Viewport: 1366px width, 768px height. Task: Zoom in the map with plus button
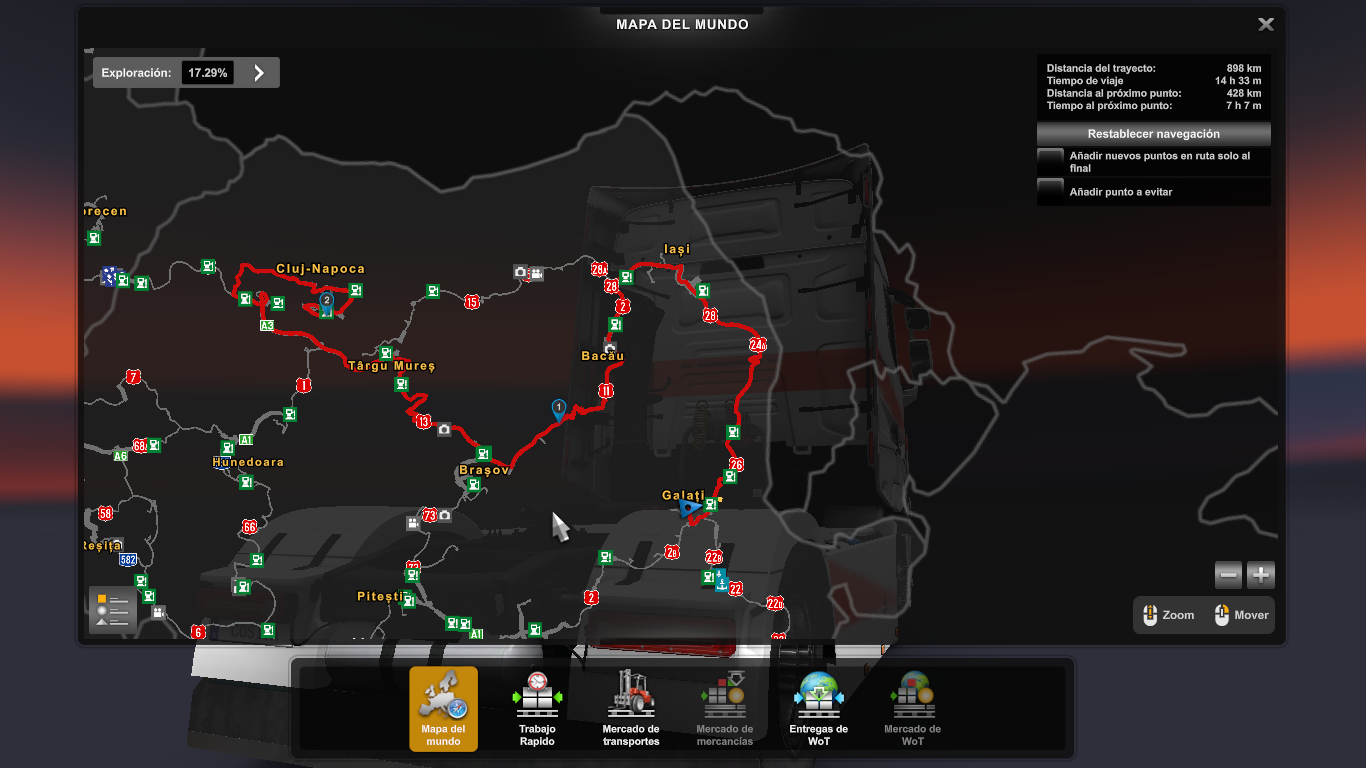[x=1261, y=575]
